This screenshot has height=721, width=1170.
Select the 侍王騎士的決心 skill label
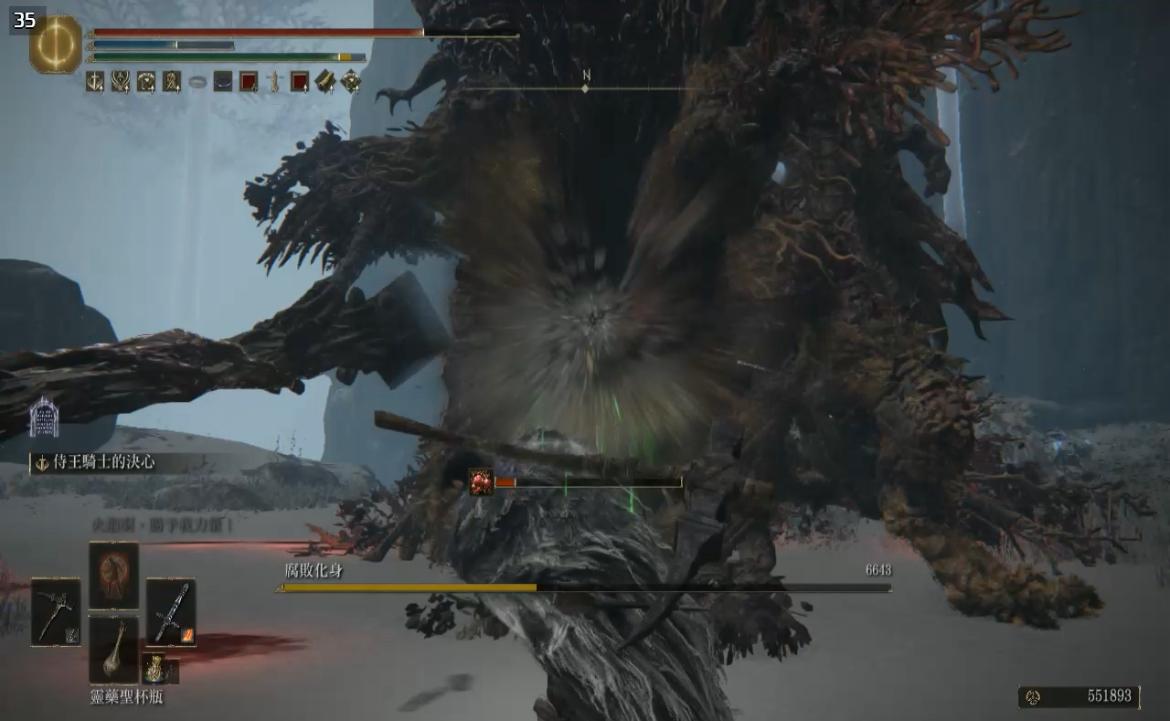point(105,463)
